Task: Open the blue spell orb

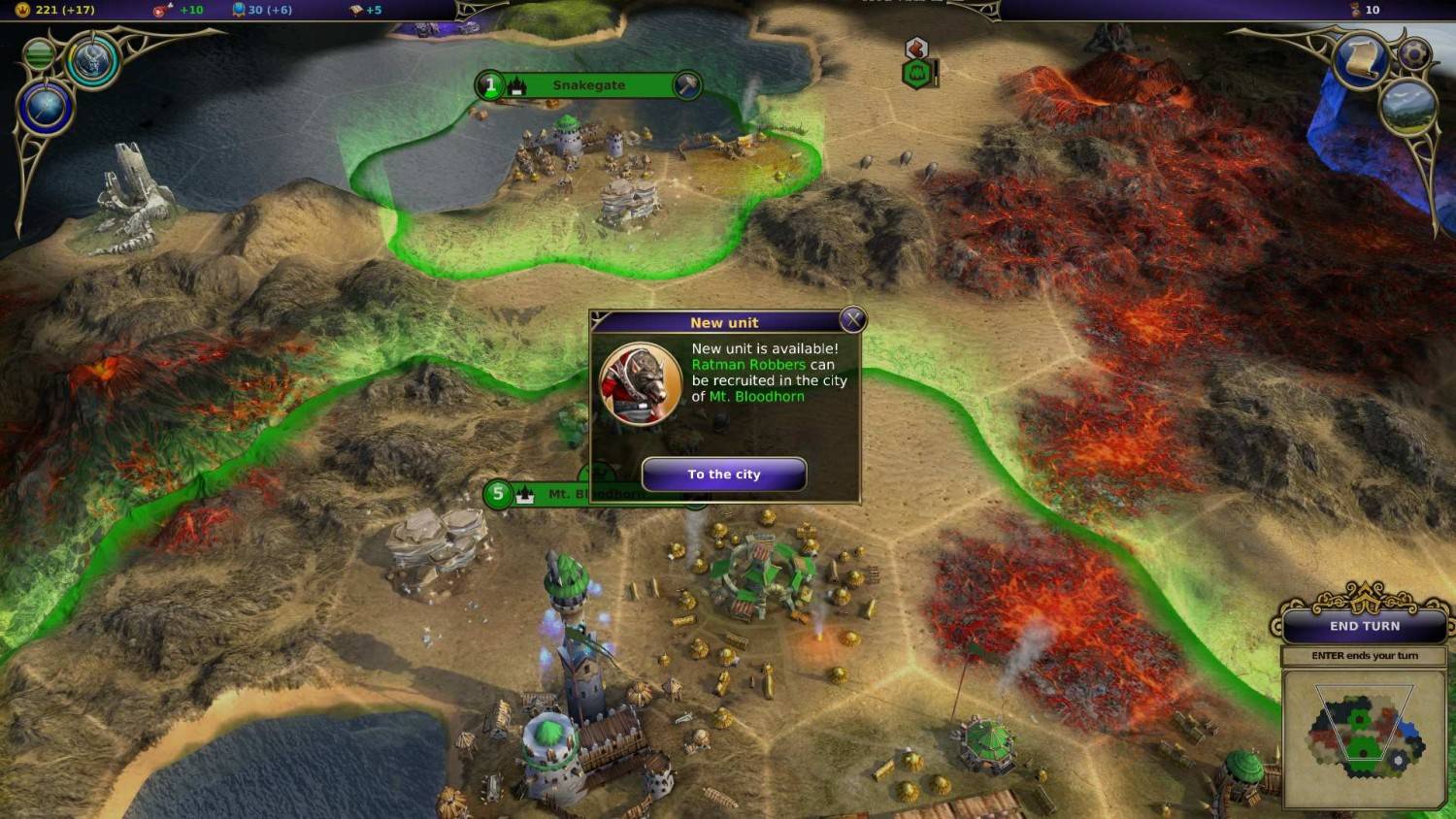Action: click(45, 108)
